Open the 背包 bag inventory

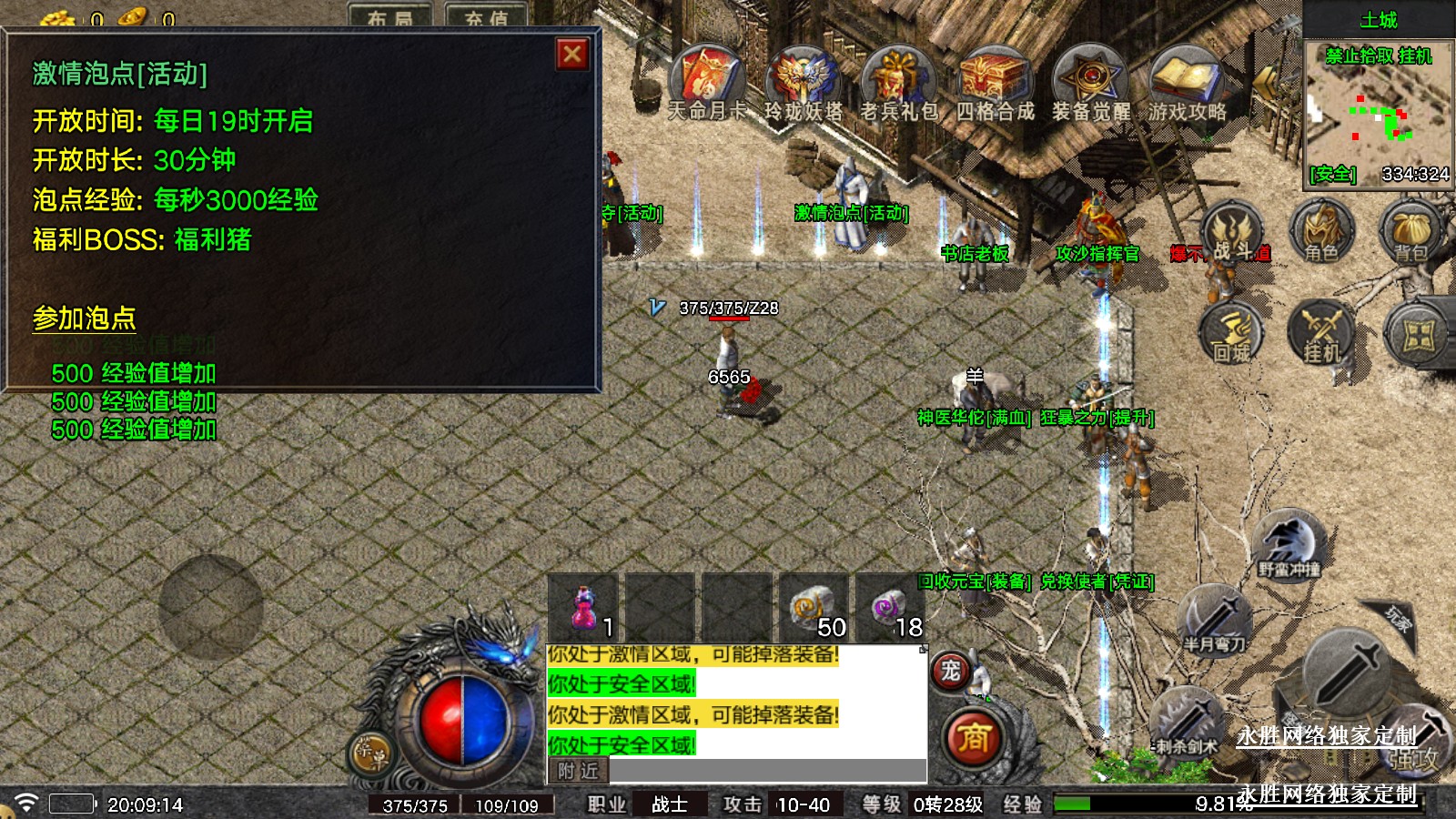(x=1410, y=232)
